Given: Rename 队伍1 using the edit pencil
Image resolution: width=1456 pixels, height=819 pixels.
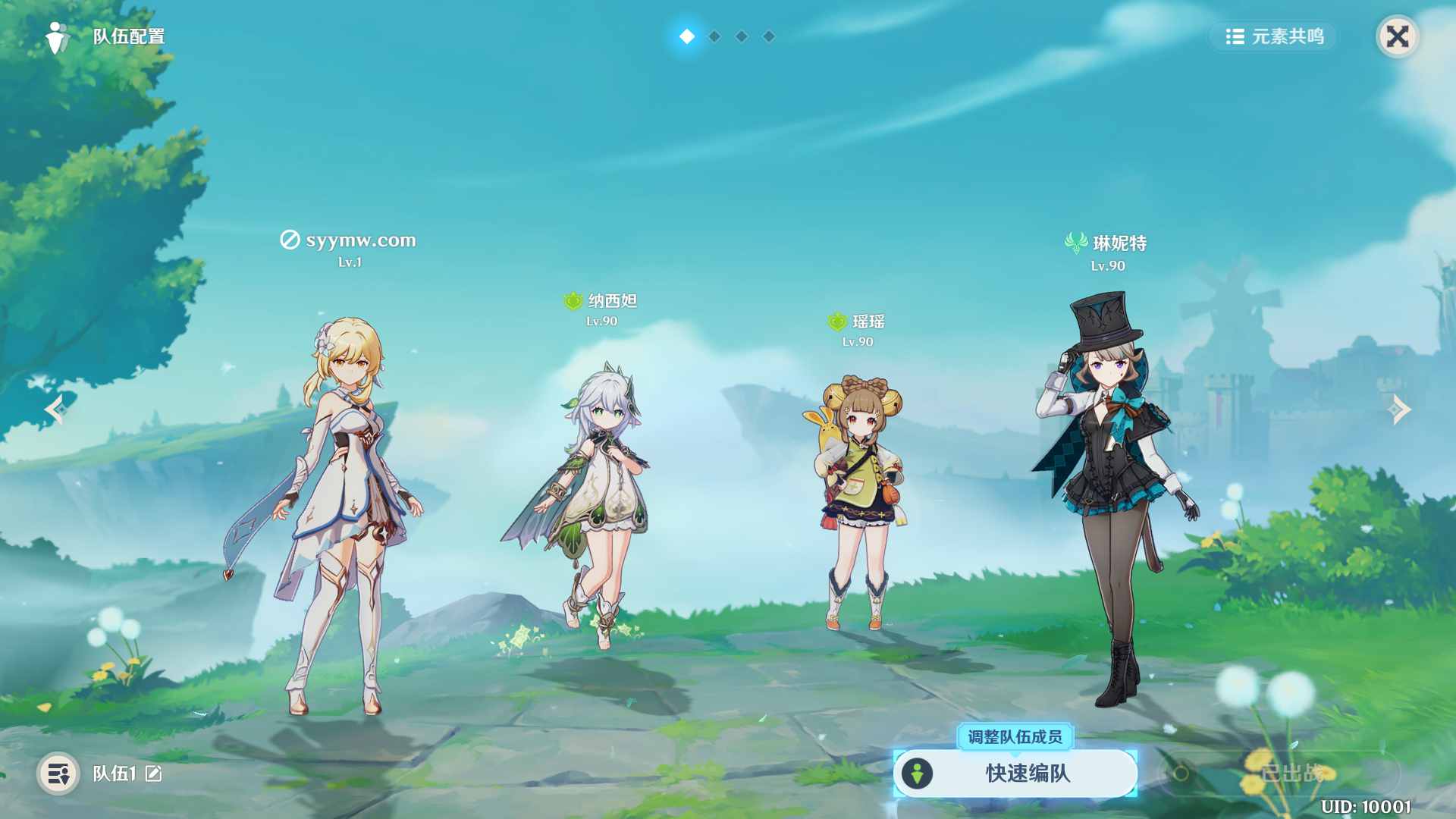Looking at the screenshot, I should [x=154, y=773].
